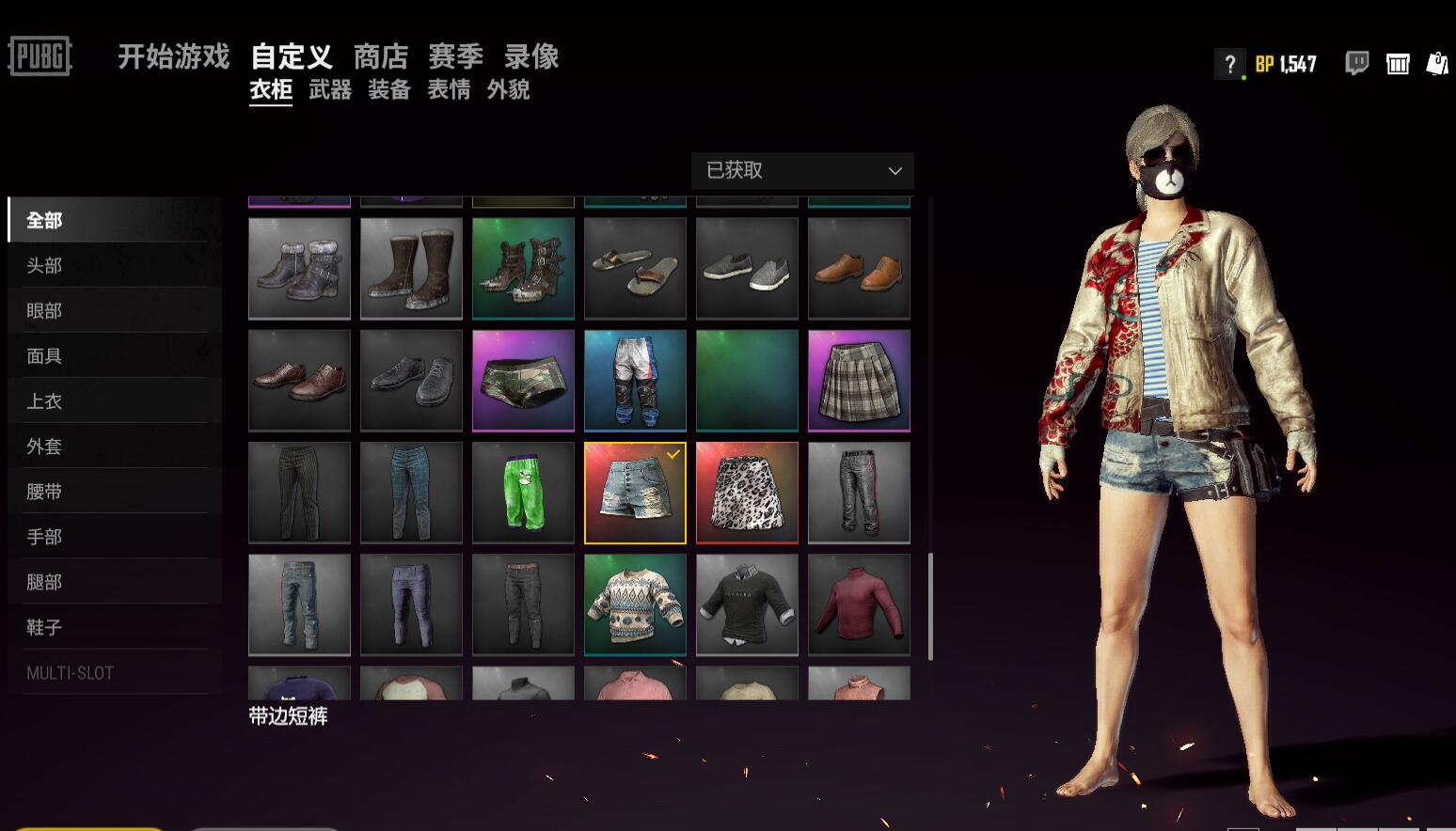Viewport: 1456px width, 831px height.
Task: Open the help question mark icon
Action: click(x=1229, y=64)
